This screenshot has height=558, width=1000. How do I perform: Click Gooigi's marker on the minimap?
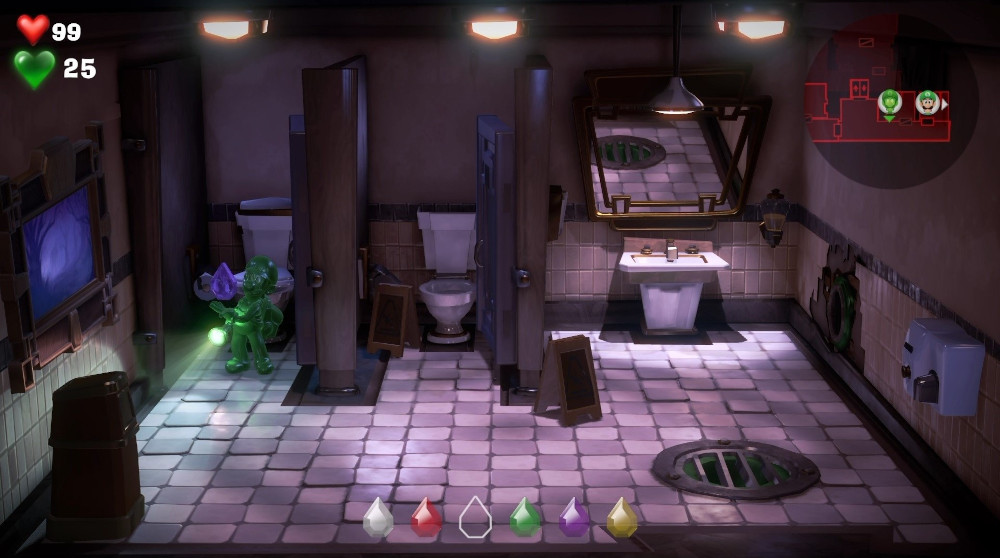coord(889,101)
